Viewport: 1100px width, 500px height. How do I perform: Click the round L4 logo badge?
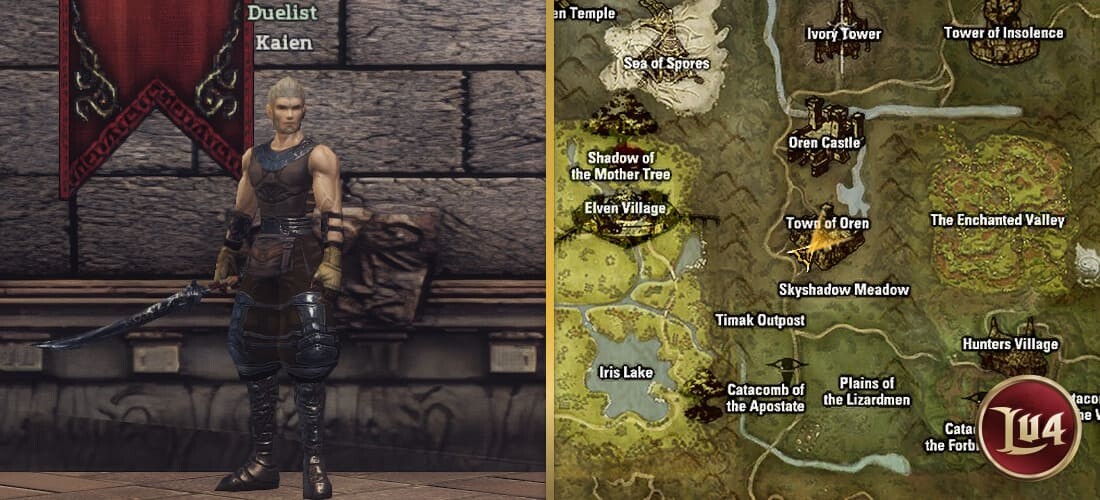pos(1029,426)
